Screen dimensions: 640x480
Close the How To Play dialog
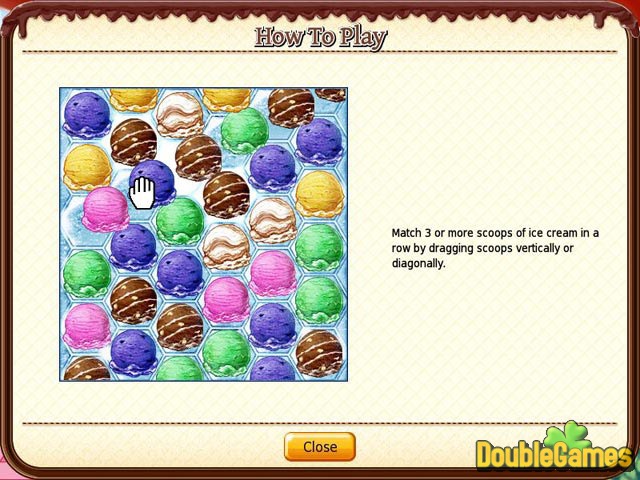coord(319,447)
